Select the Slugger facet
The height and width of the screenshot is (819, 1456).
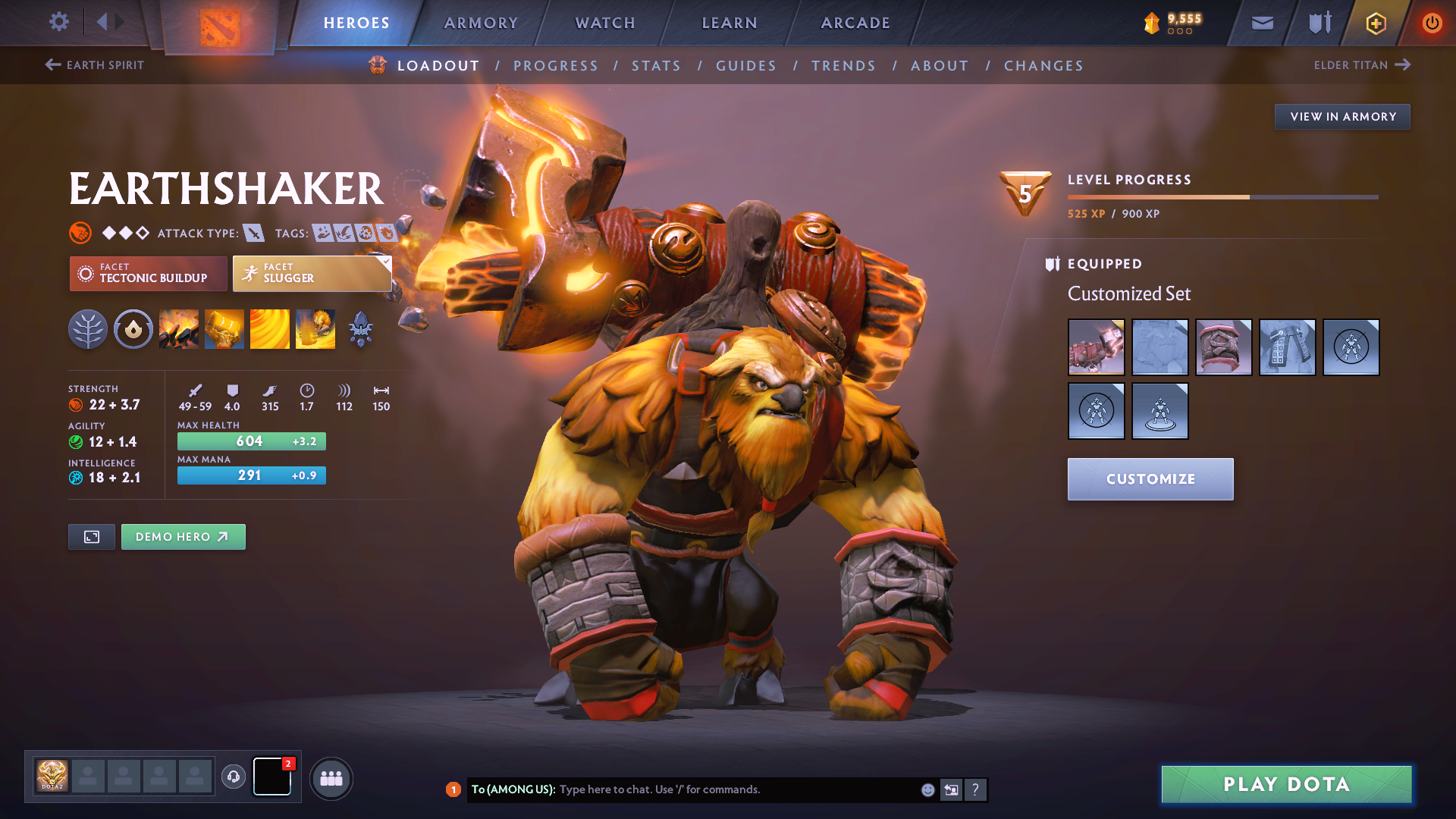312,273
